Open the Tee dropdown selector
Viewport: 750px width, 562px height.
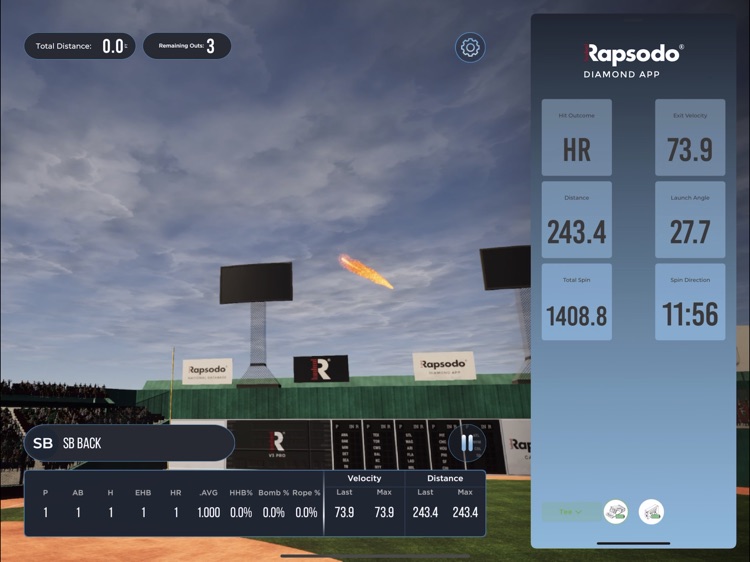[571, 512]
